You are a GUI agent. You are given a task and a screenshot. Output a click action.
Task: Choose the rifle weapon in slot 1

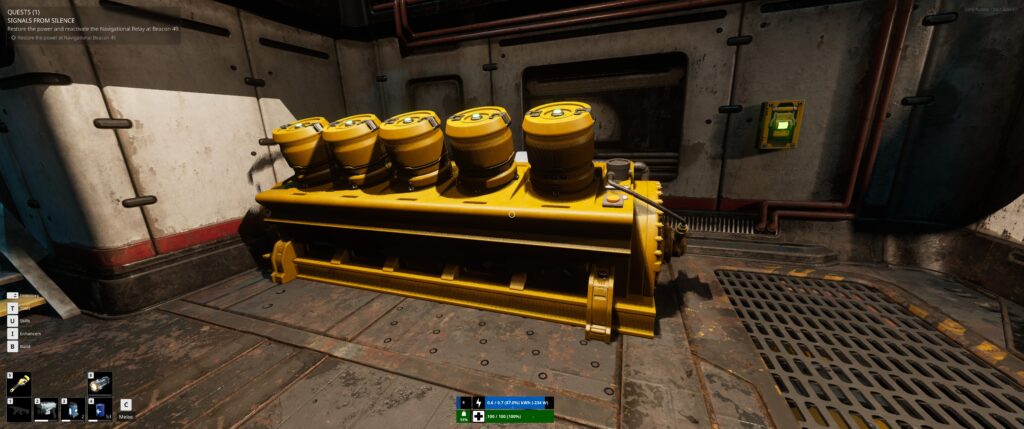click(19, 409)
